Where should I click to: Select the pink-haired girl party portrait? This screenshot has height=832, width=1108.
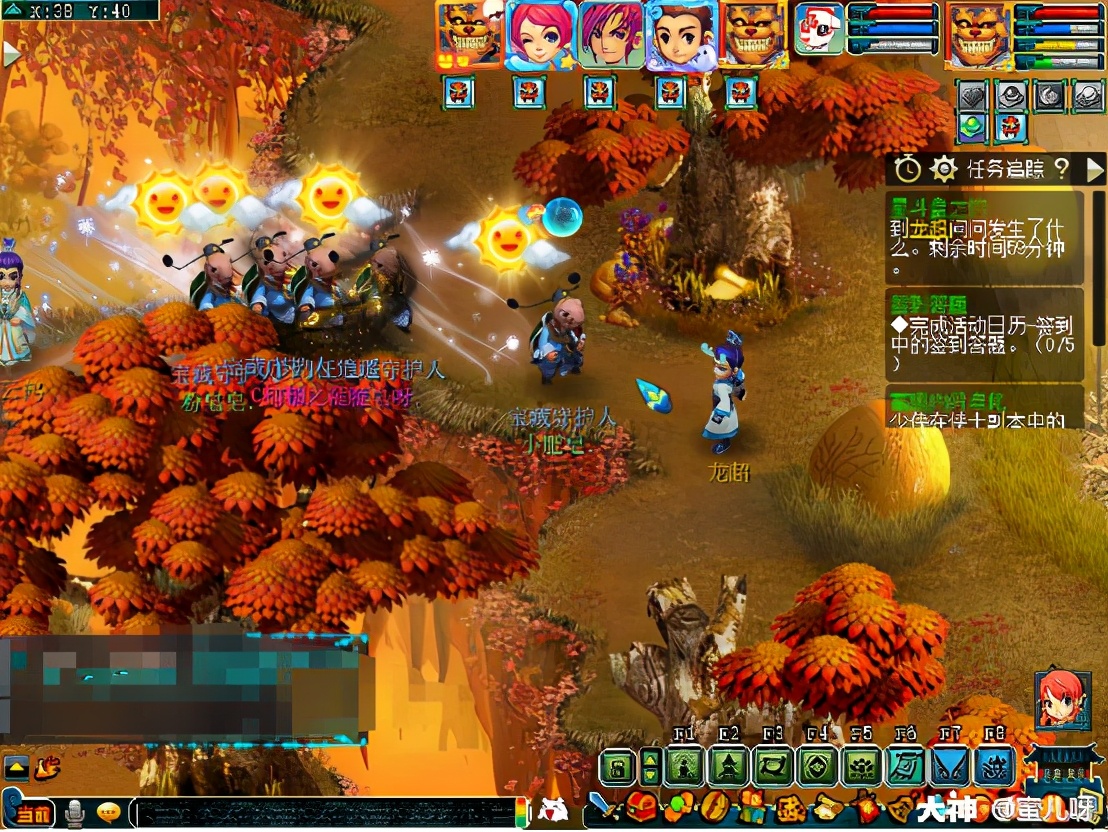[x=541, y=34]
